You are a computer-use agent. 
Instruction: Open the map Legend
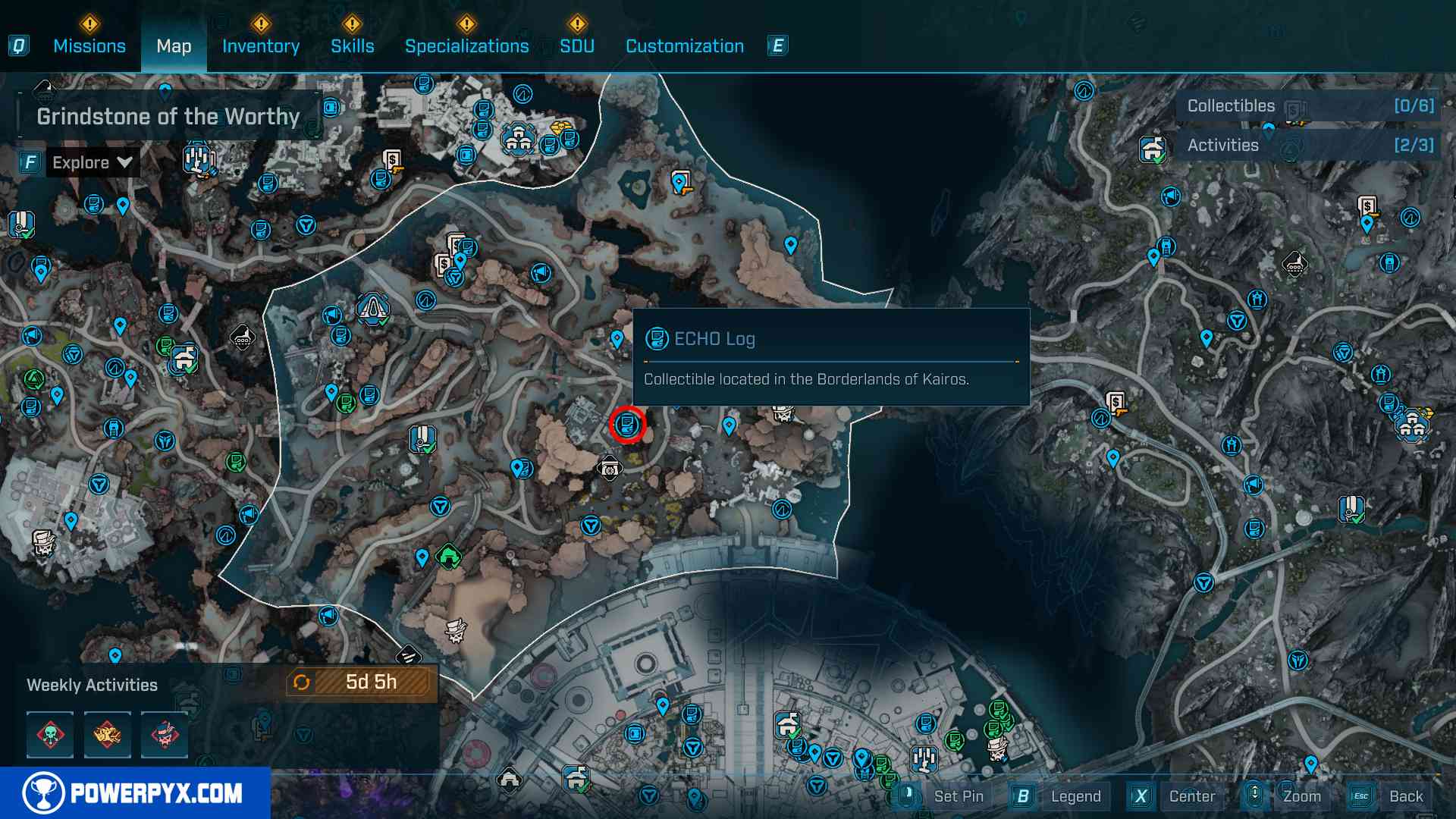tap(1075, 796)
